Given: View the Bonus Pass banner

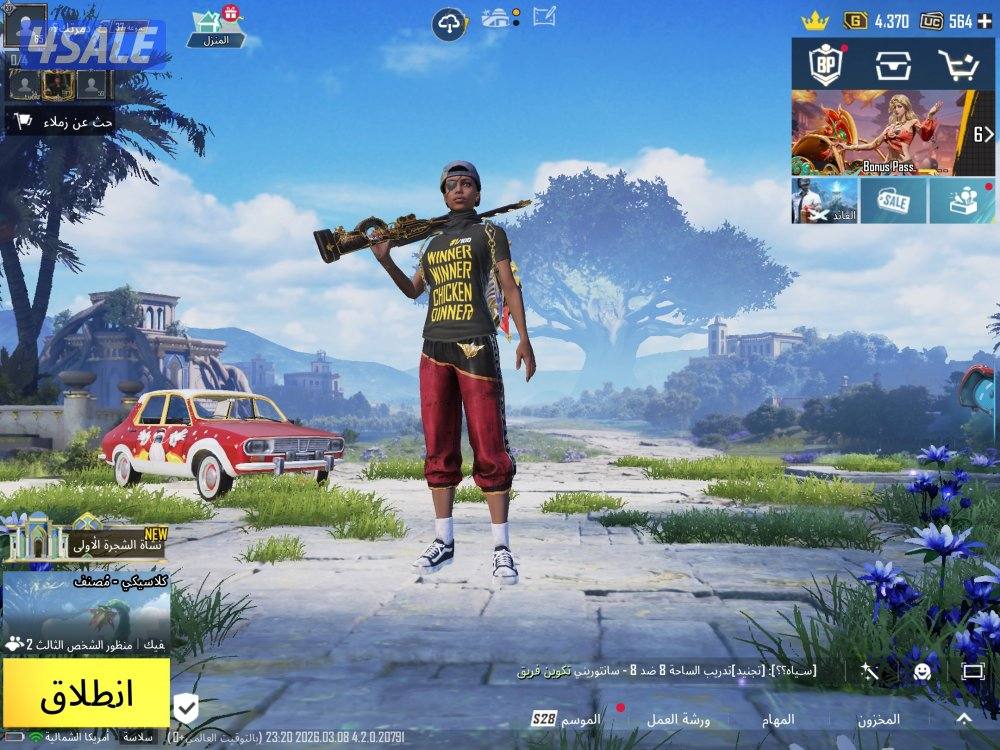Looking at the screenshot, I should pyautogui.click(x=880, y=134).
